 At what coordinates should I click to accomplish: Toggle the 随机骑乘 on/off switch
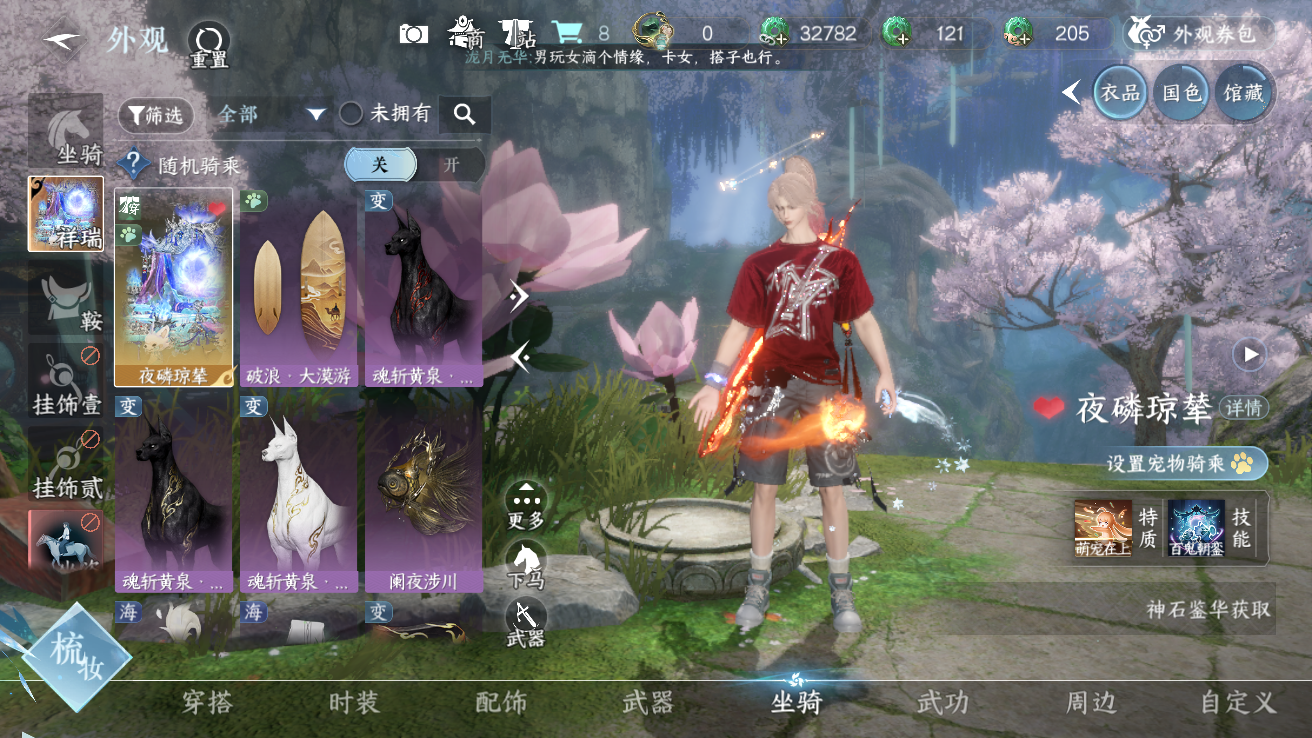414,165
